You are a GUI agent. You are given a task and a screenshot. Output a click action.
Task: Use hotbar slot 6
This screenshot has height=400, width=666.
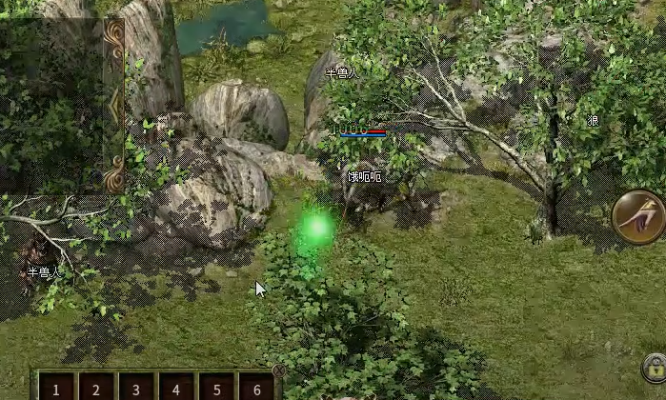[256, 388]
